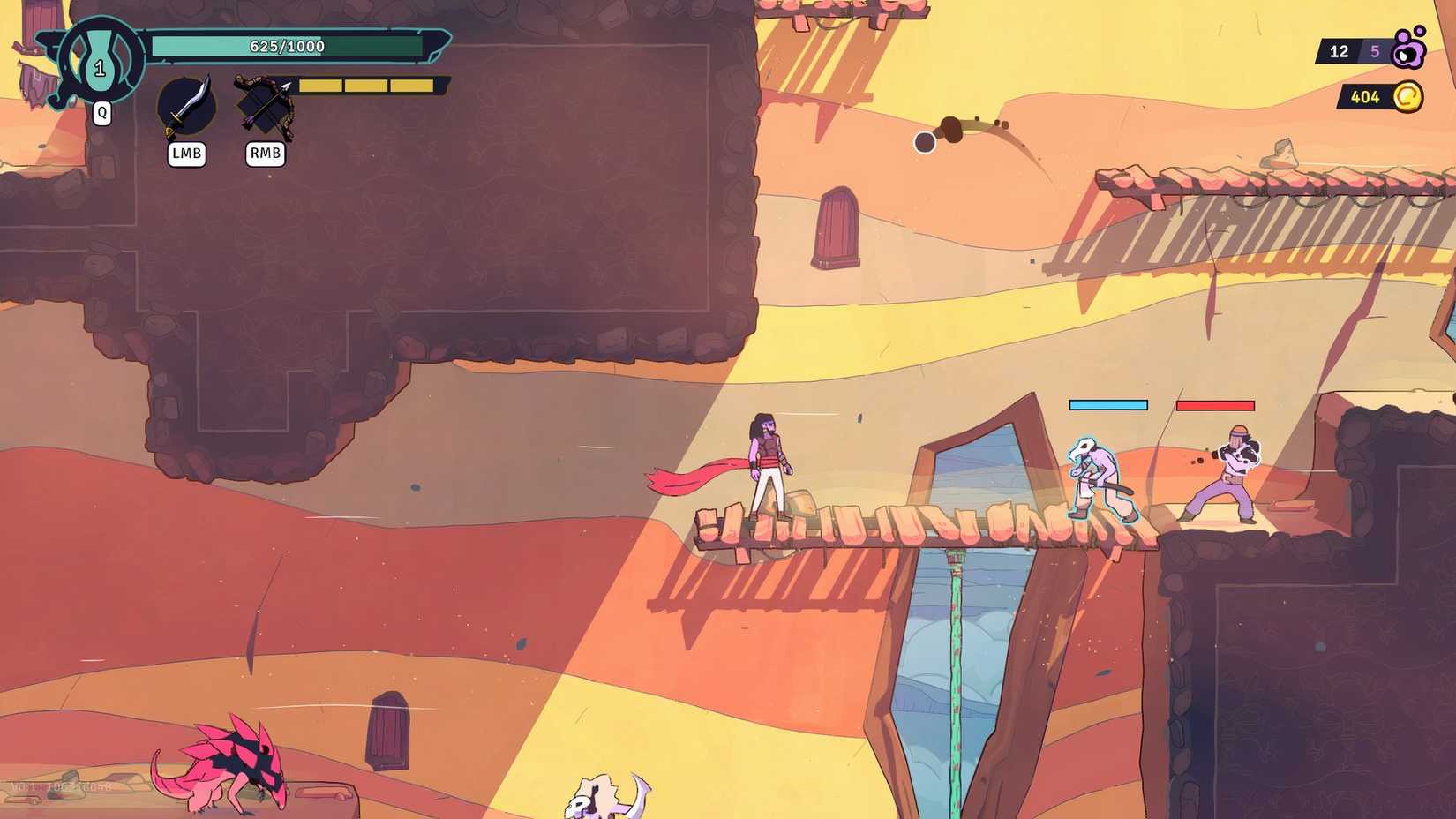Viewport: 1456px width, 819px height.
Task: Select the dagger primary weapon icon
Action: click(x=187, y=106)
